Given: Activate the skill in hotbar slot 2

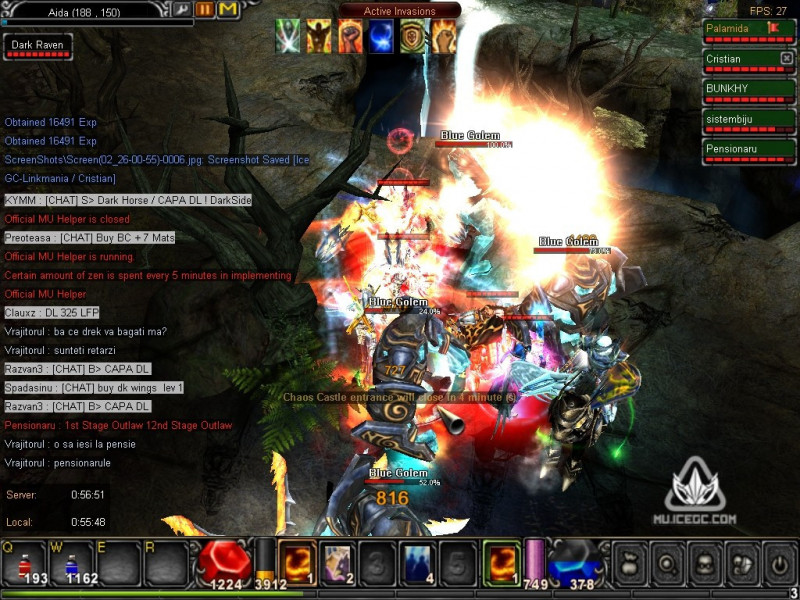Looking at the screenshot, I should [338, 561].
